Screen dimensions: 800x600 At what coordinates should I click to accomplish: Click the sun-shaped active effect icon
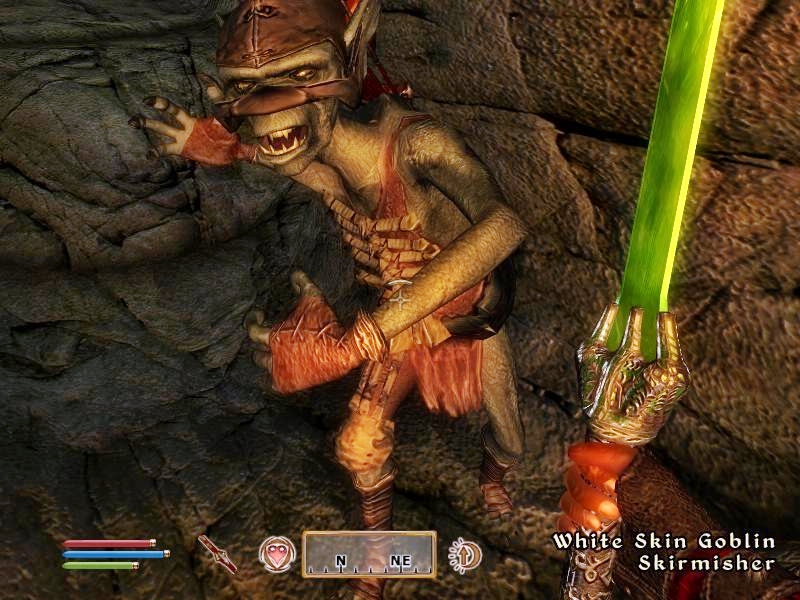[x=464, y=554]
